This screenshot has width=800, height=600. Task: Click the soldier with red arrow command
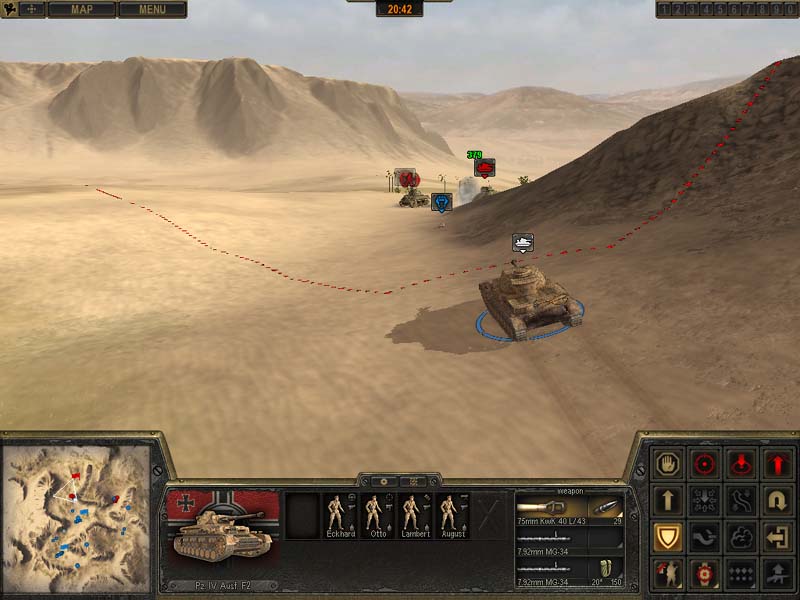[668, 573]
